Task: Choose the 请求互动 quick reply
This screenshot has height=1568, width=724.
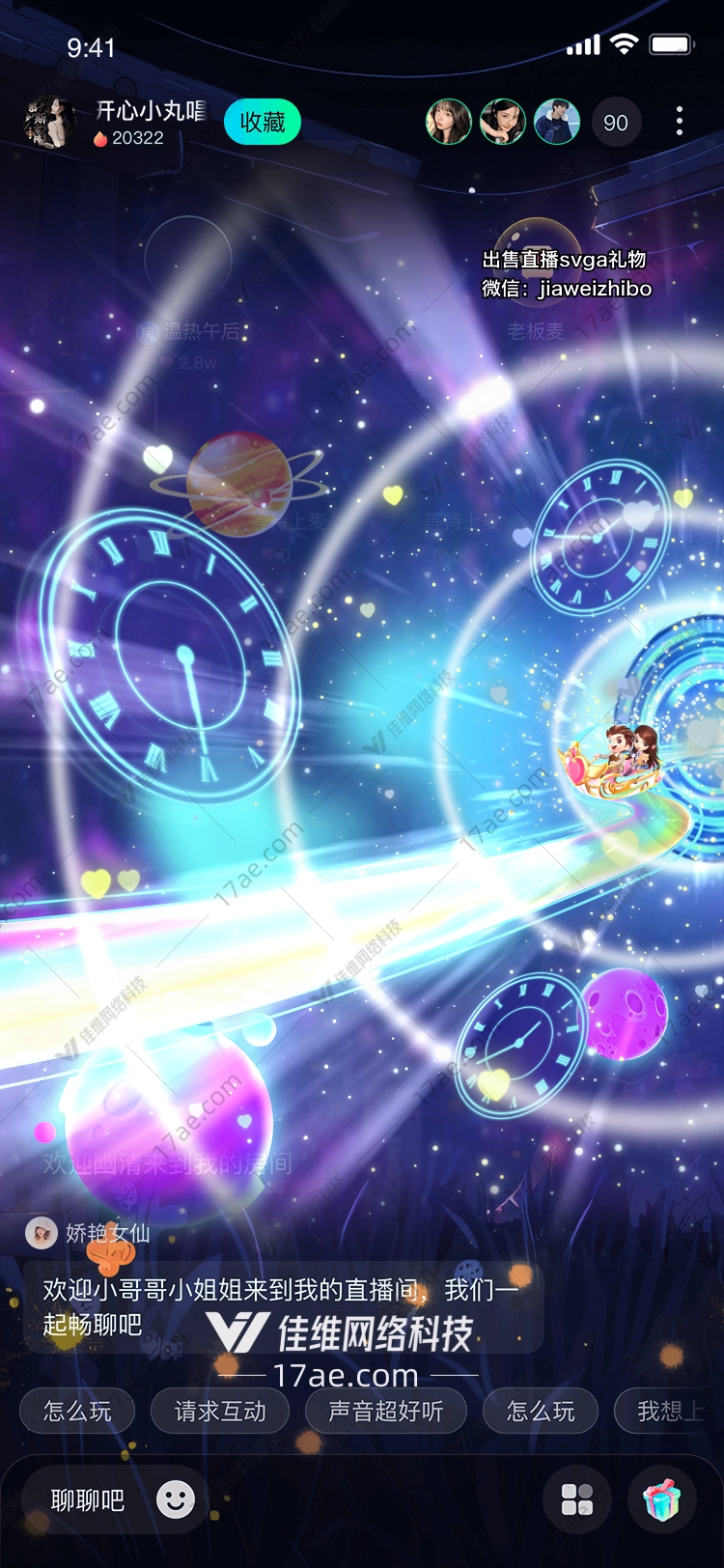Action: point(220,1412)
